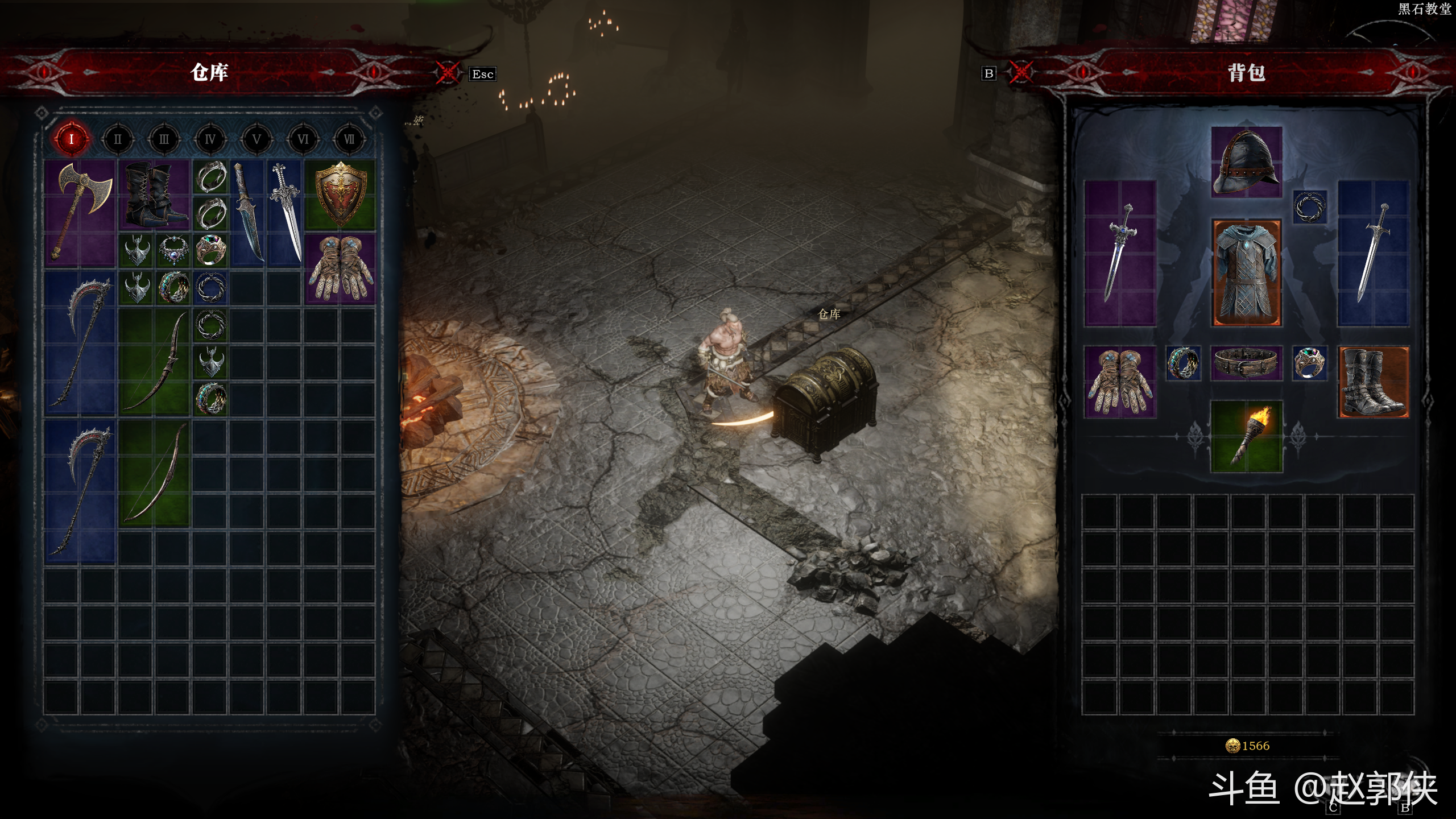Close the stash (仓库) panel
1456x819 pixels.
(x=448, y=73)
